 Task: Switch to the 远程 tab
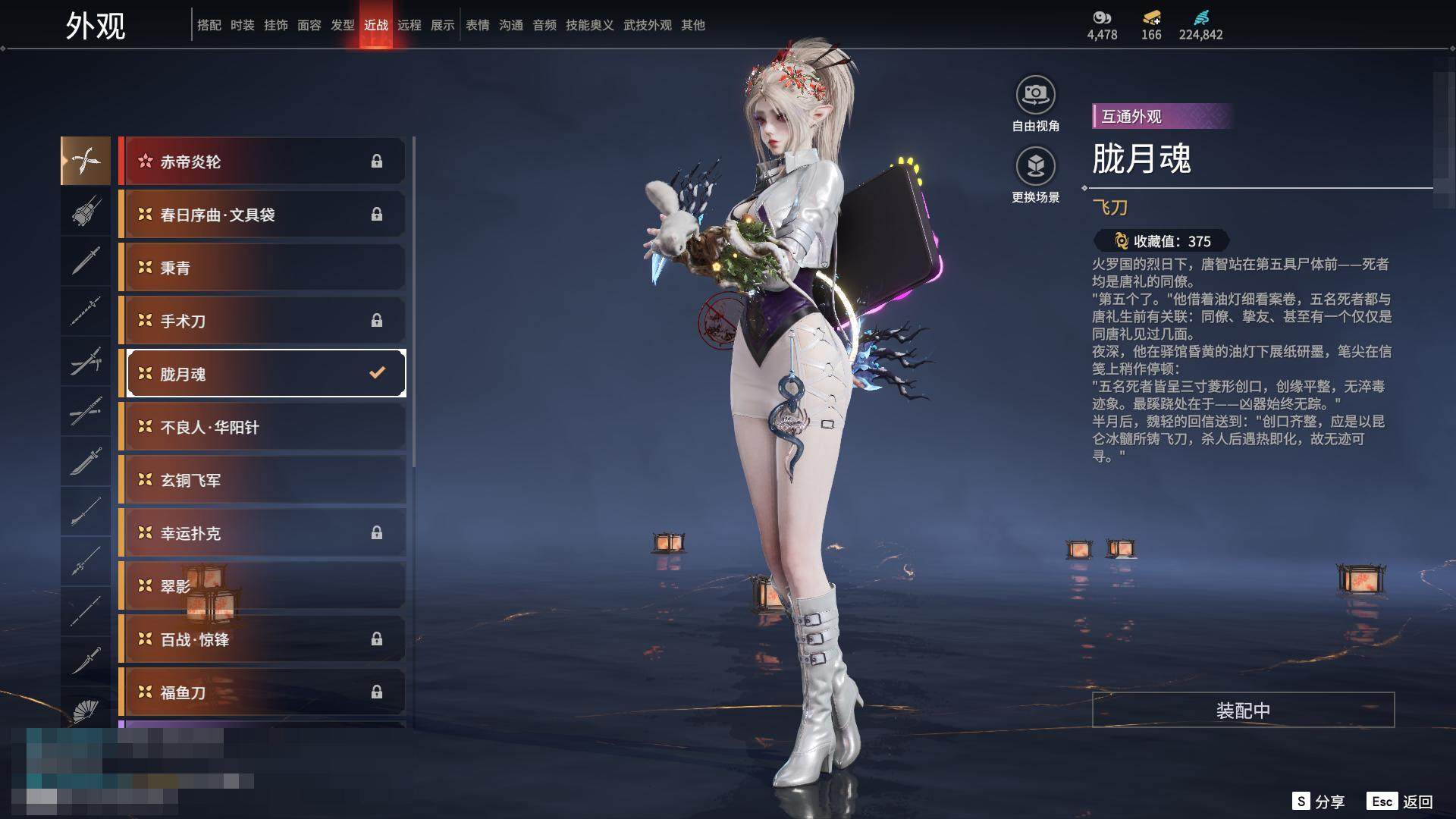409,25
